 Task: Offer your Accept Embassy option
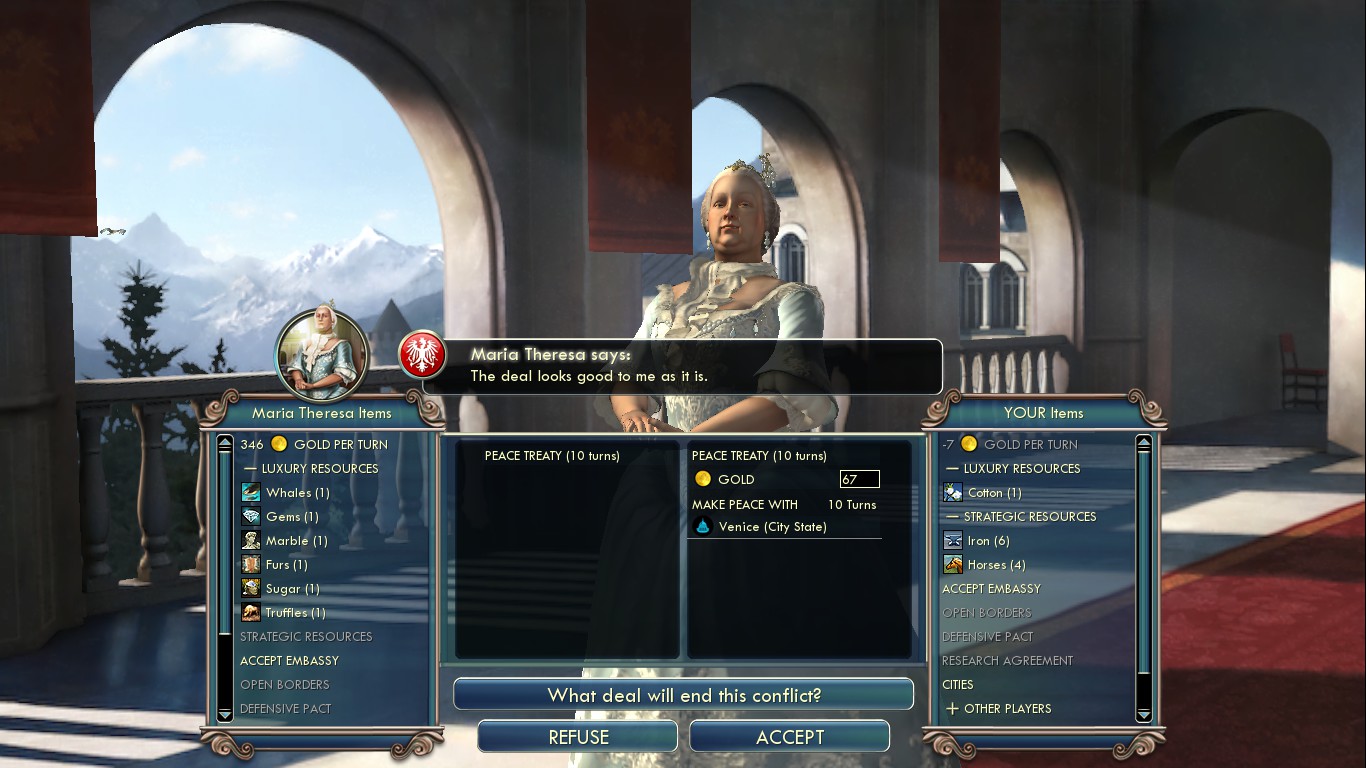[x=991, y=588]
